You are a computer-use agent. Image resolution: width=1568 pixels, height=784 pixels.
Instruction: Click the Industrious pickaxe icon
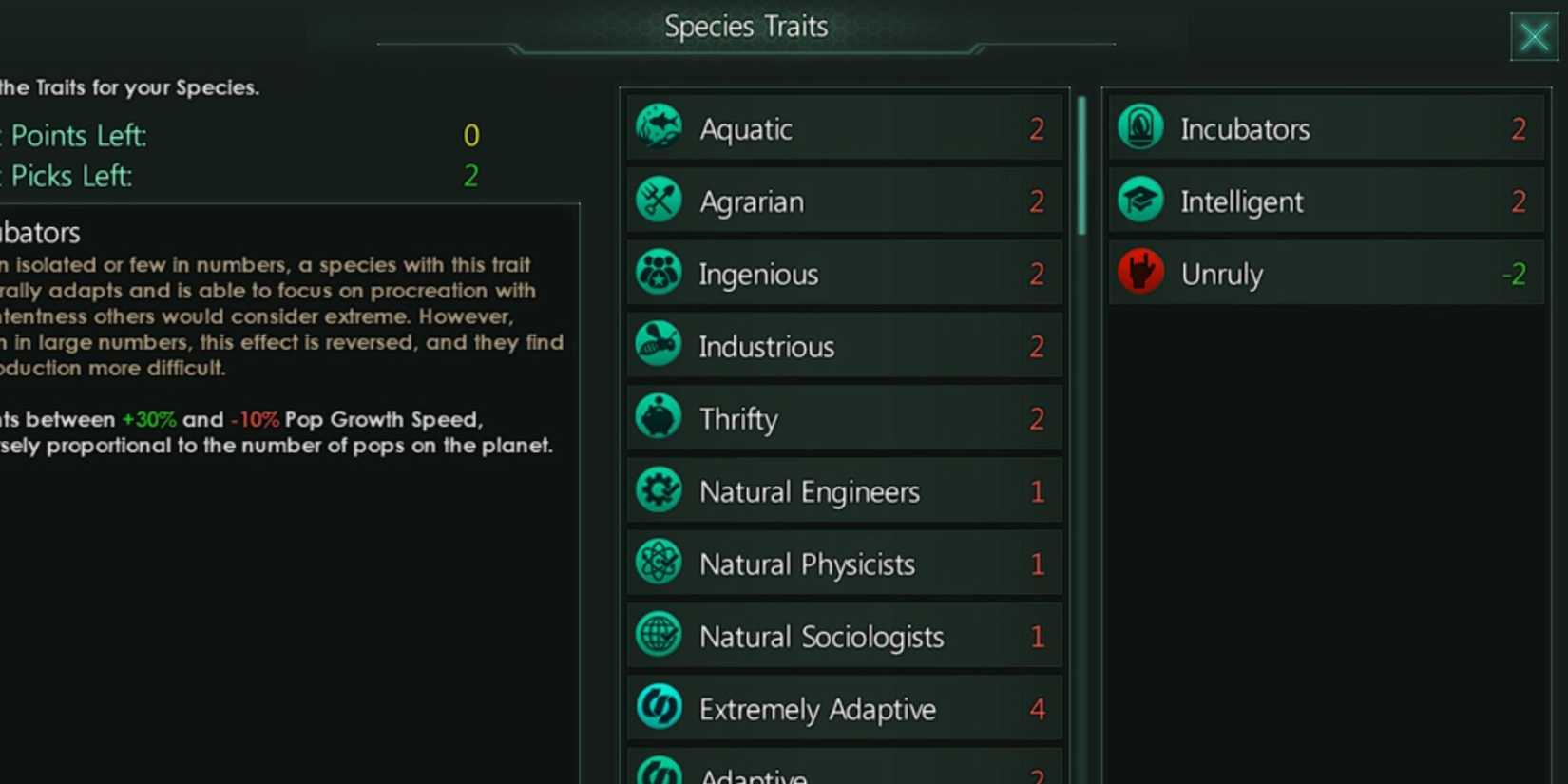[659, 346]
